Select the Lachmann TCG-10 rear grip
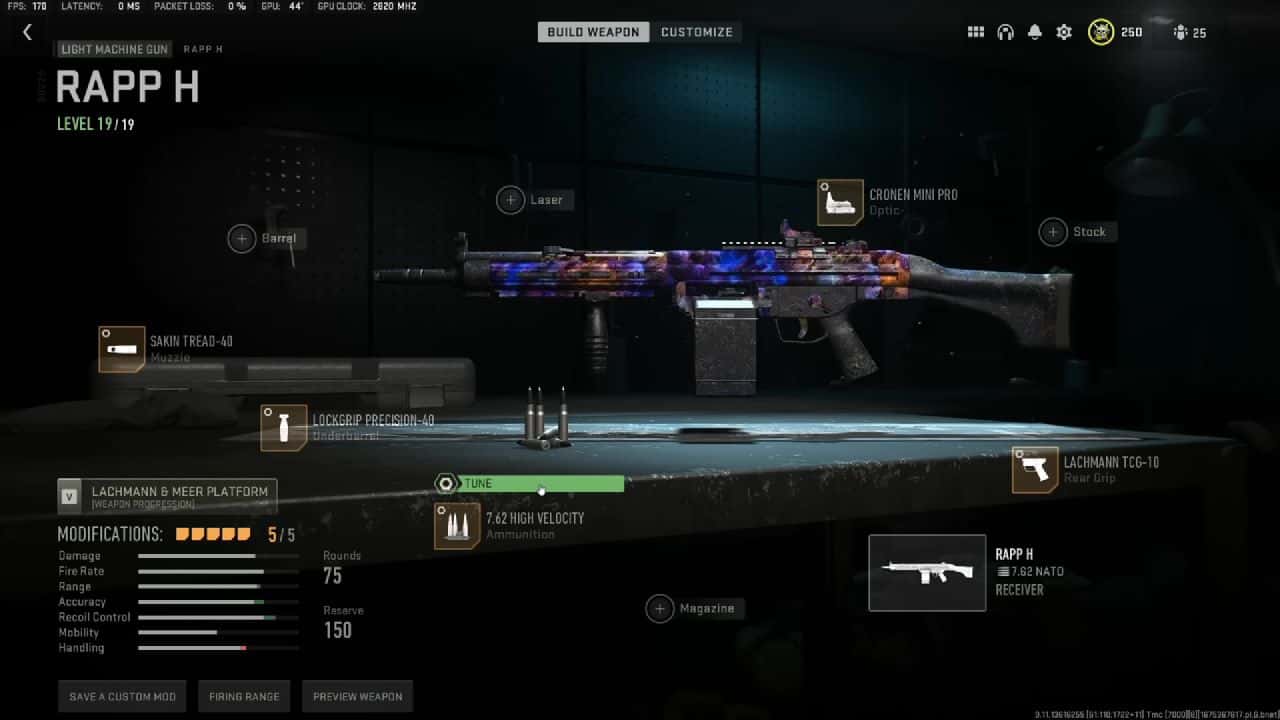Screen dimensions: 1280x720 (1035, 470)
